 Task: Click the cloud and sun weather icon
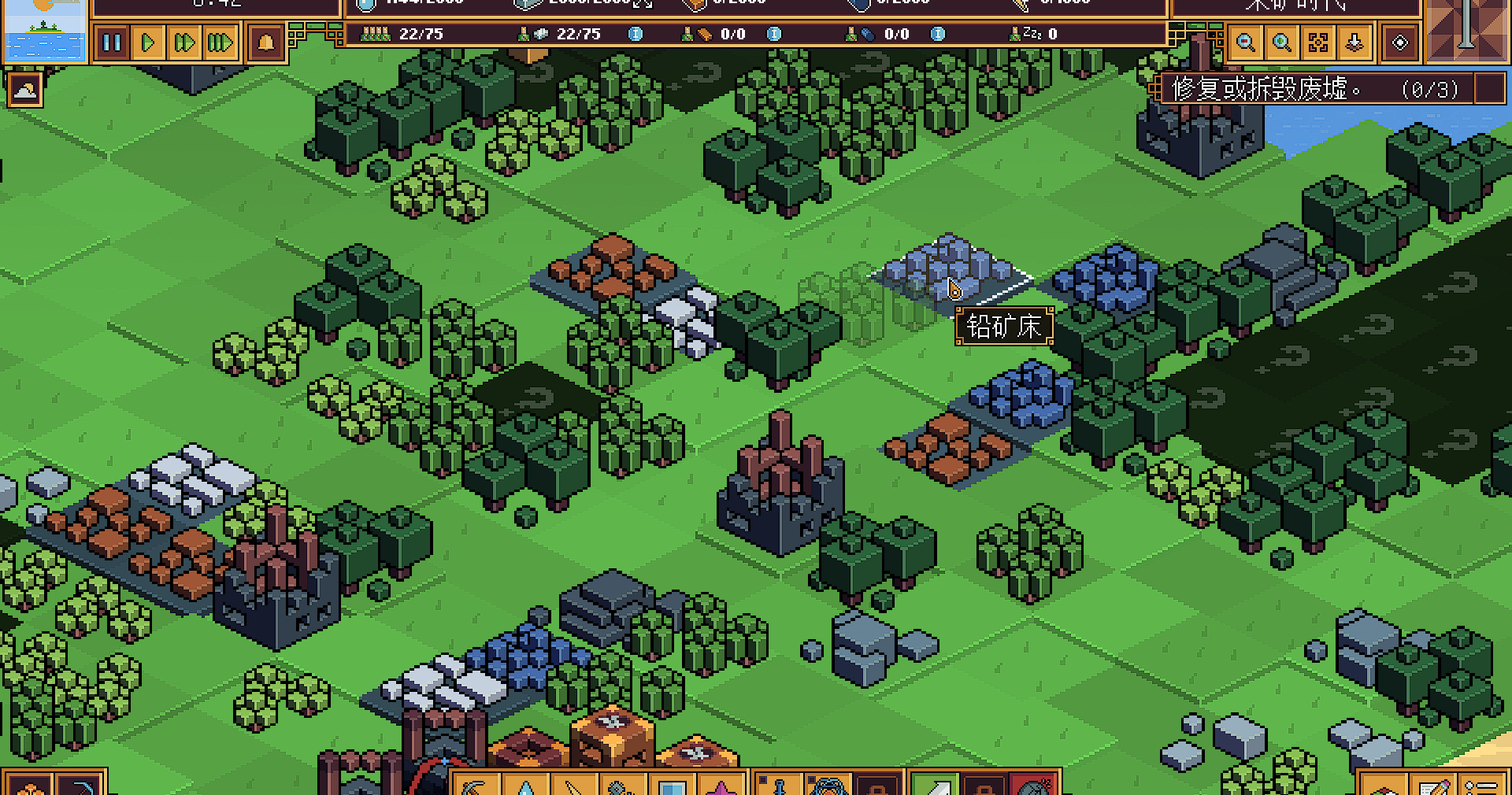[x=24, y=91]
